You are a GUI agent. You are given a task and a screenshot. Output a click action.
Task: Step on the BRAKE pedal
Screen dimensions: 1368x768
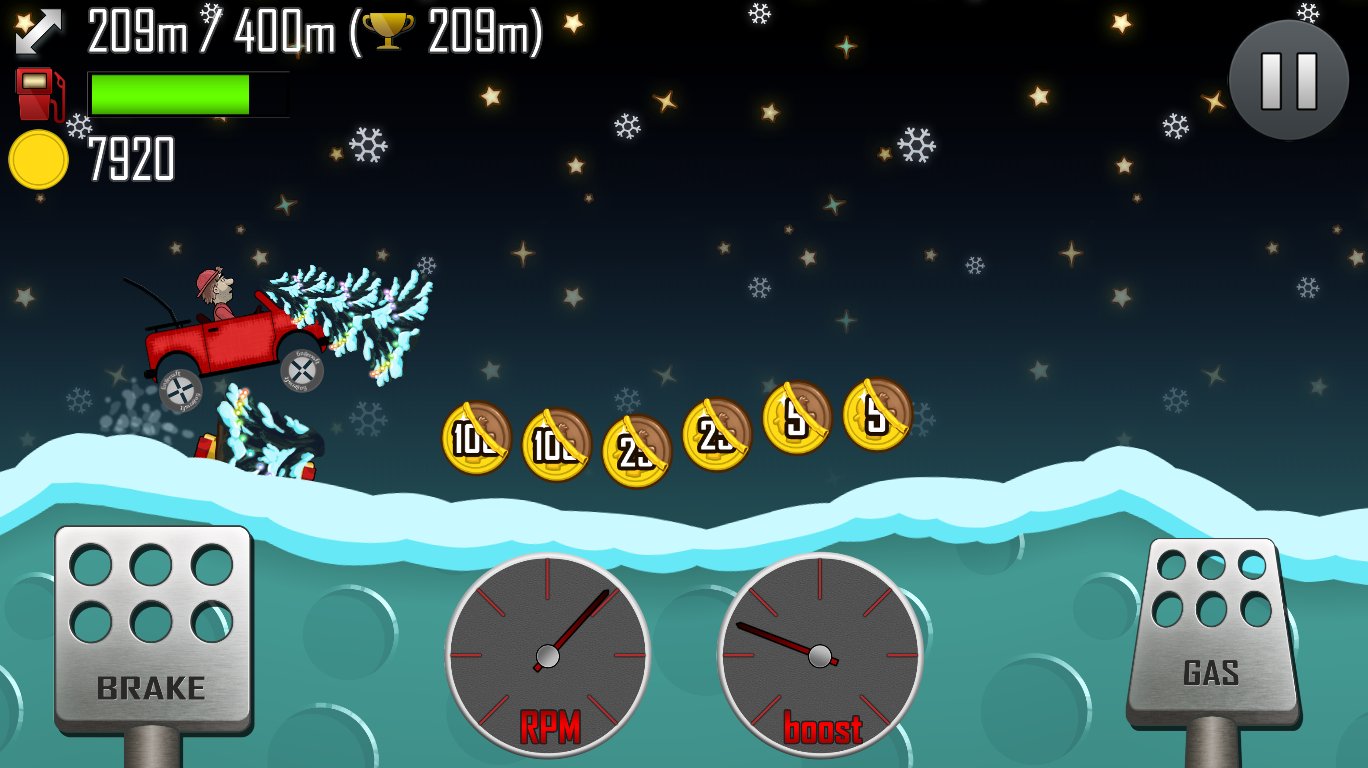pyautogui.click(x=152, y=627)
